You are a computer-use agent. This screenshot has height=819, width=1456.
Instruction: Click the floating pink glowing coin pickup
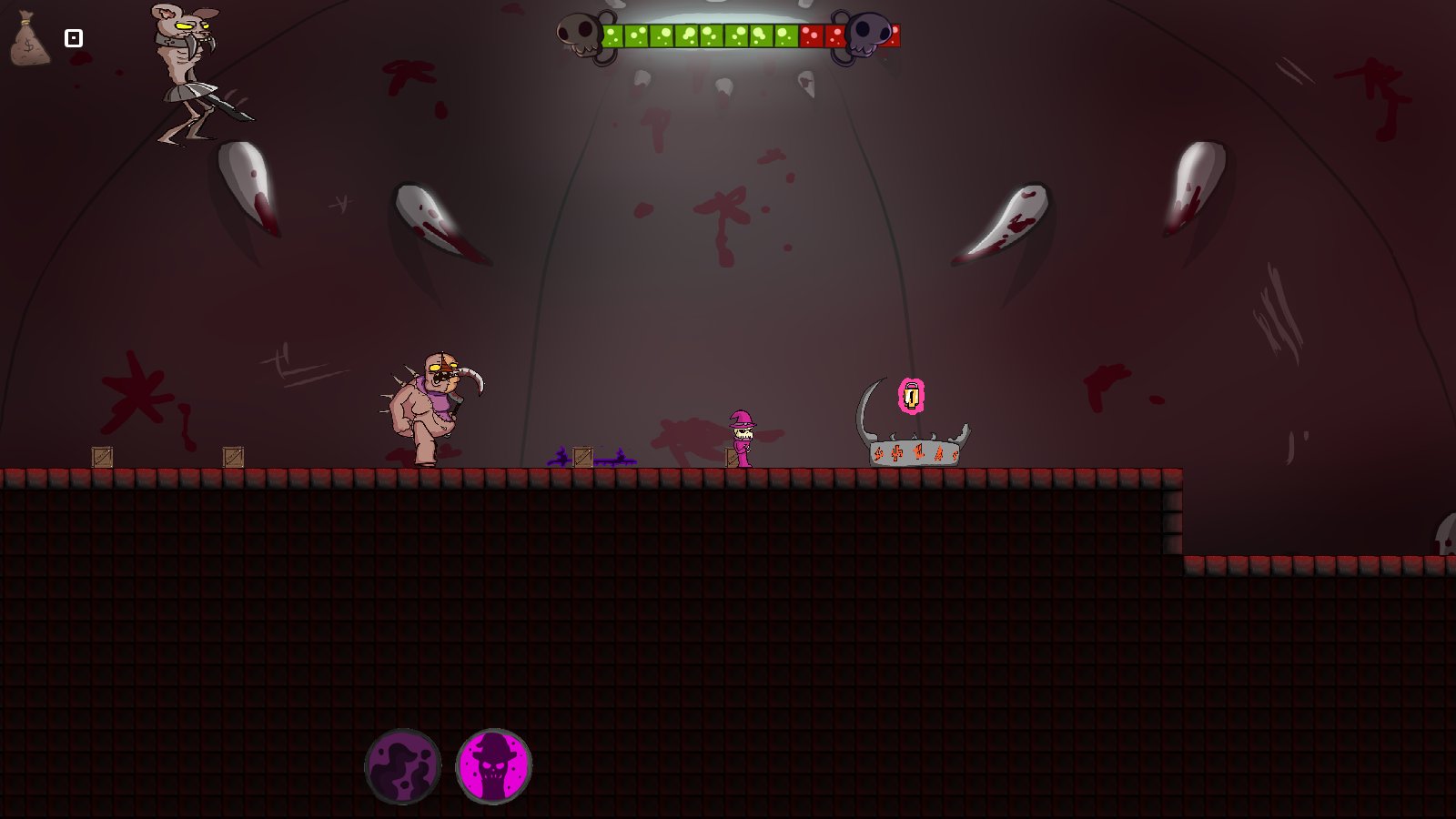(911, 394)
